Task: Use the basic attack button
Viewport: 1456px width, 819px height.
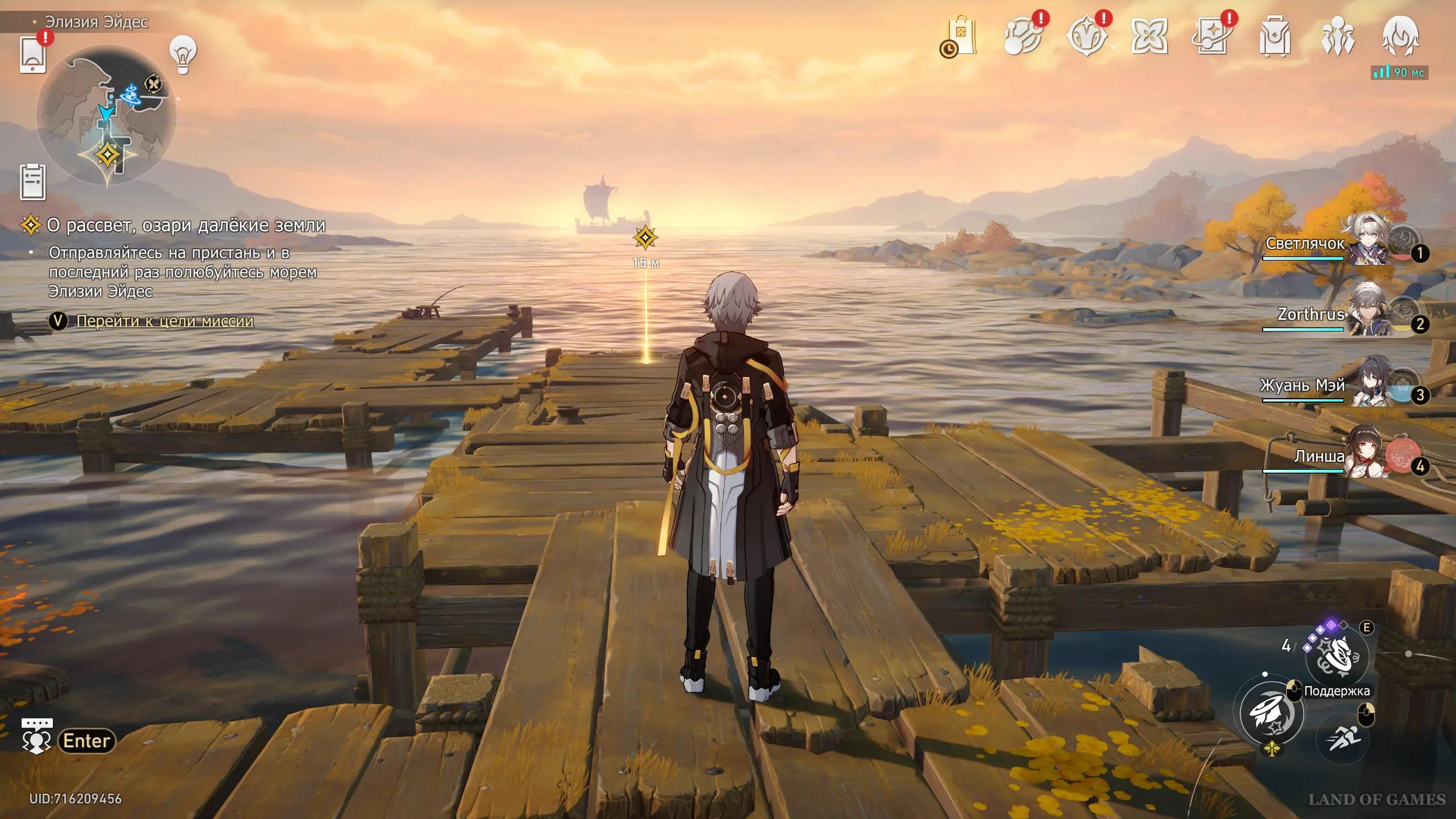Action: 1272,713
